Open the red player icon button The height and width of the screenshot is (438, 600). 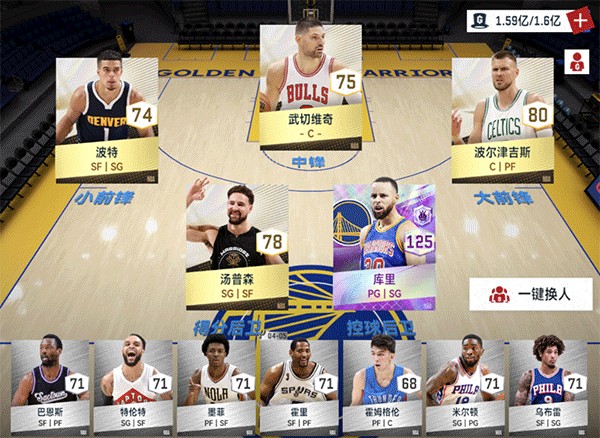577,61
